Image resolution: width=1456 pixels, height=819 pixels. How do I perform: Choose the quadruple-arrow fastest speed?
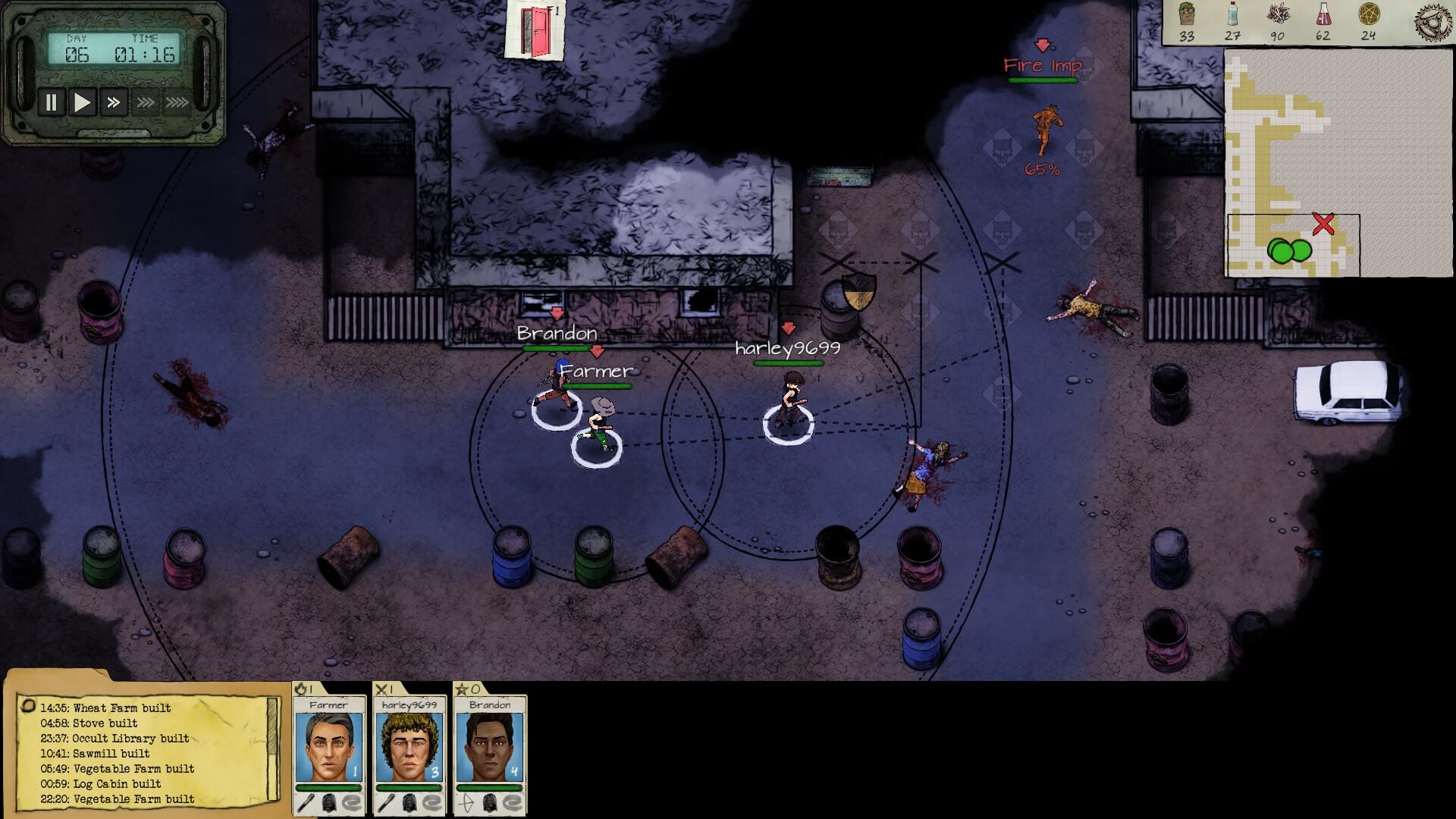coord(177,102)
